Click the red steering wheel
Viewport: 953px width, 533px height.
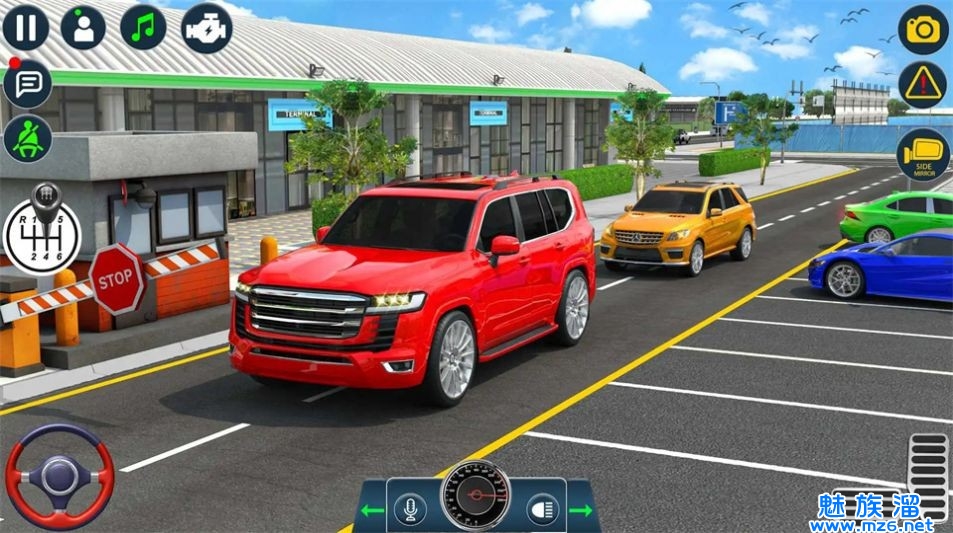click(x=60, y=476)
